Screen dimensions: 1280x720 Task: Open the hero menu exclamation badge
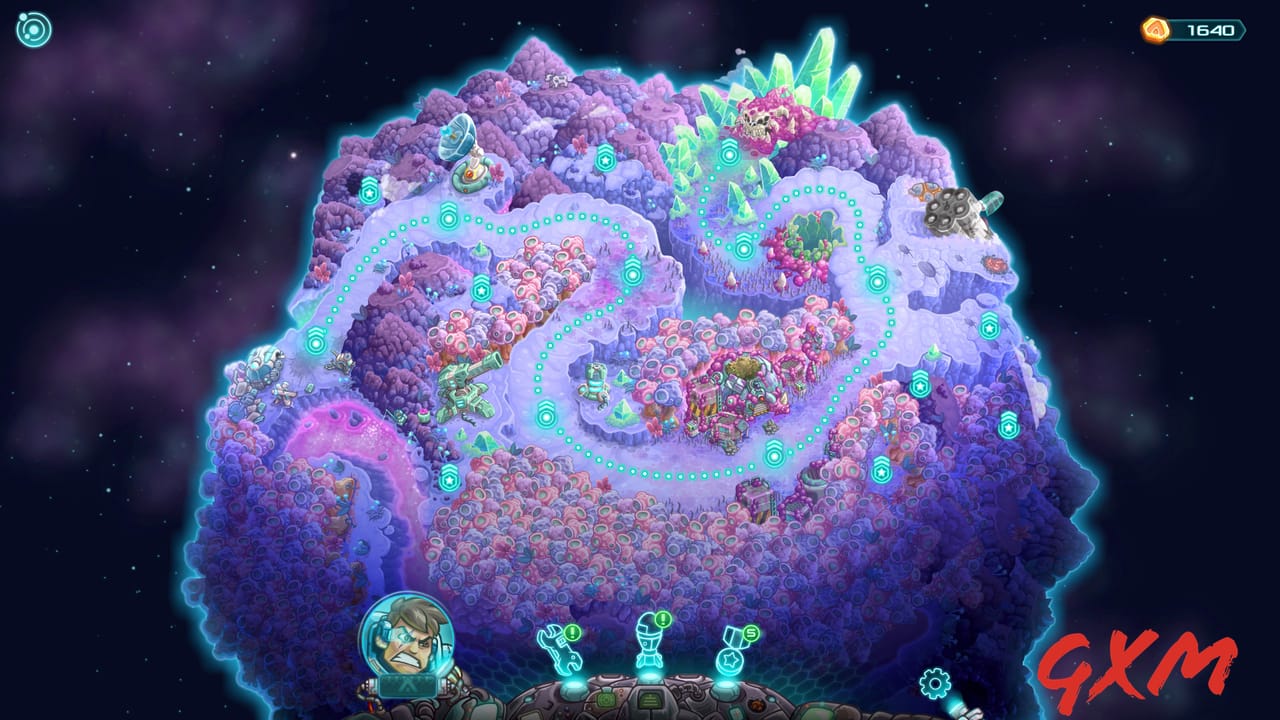661,619
